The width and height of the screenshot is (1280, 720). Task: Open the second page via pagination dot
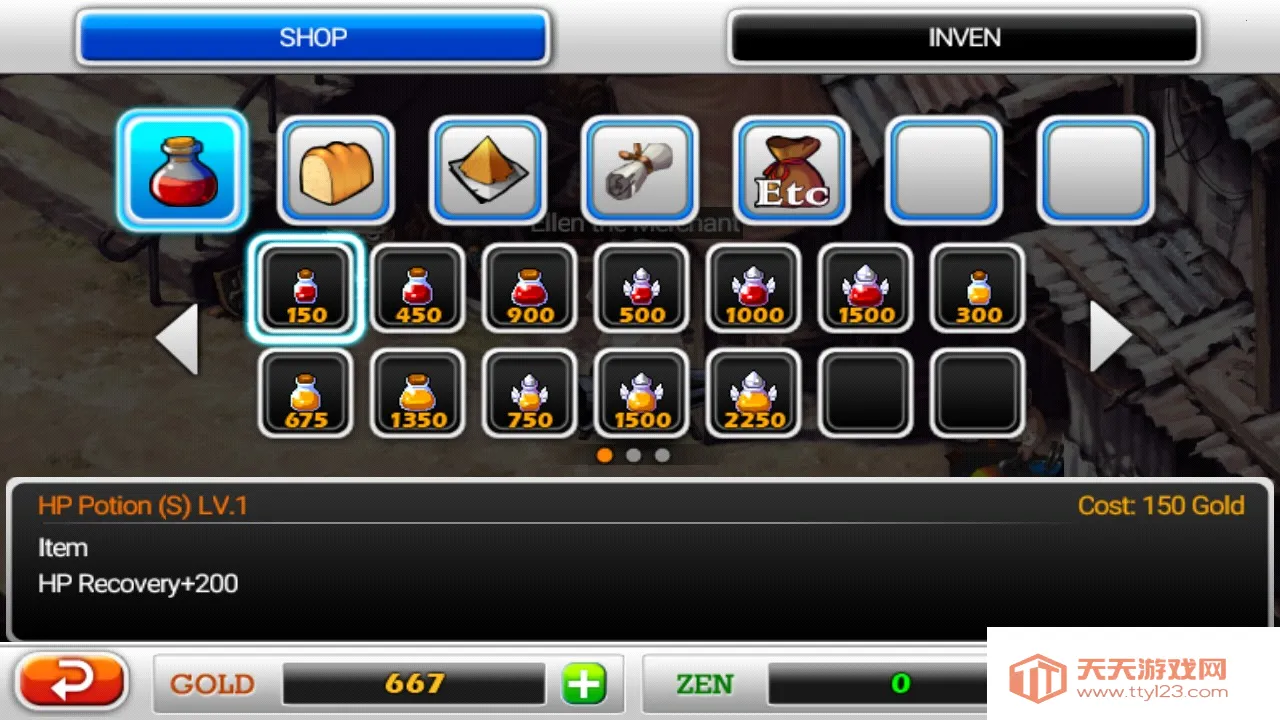pos(634,455)
